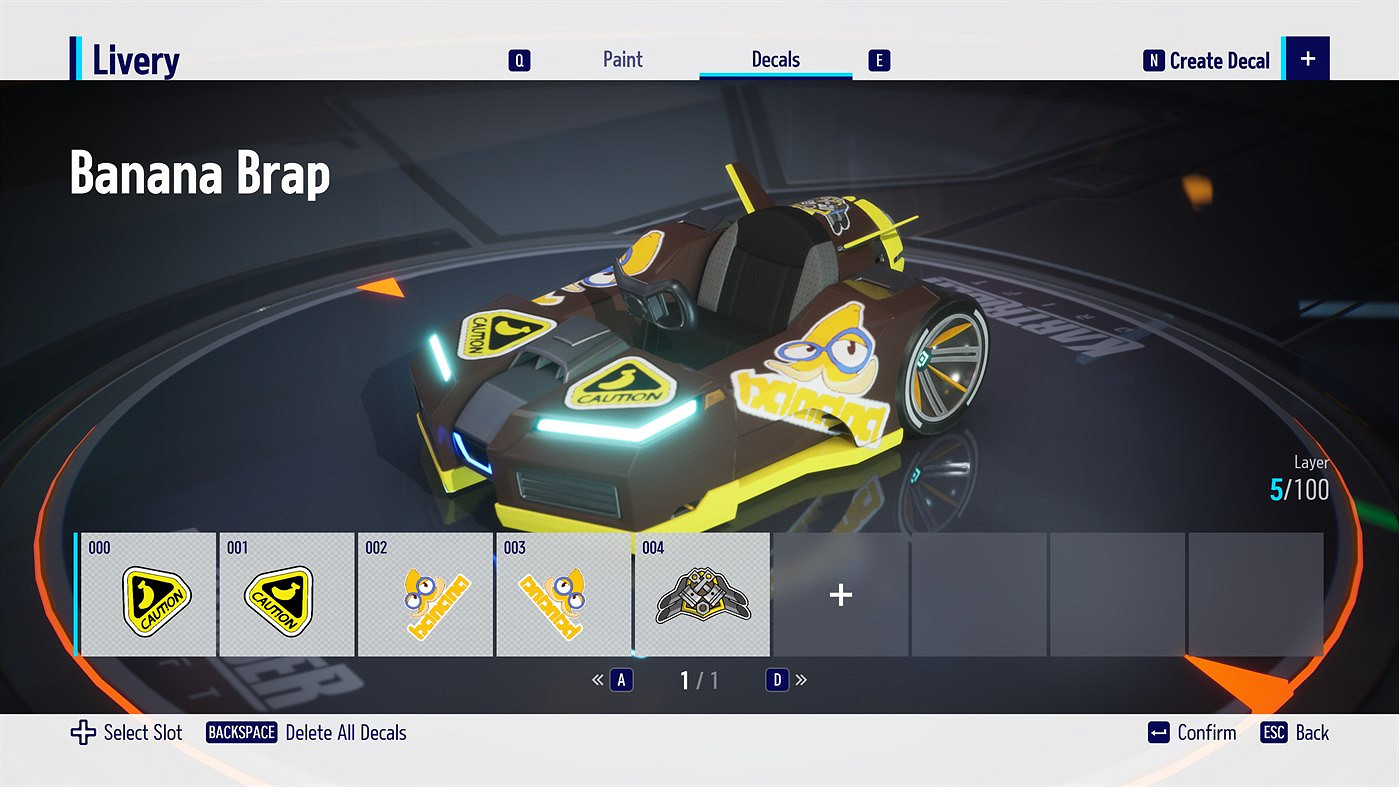Select the vertical banana decal in slot 002

click(425, 595)
